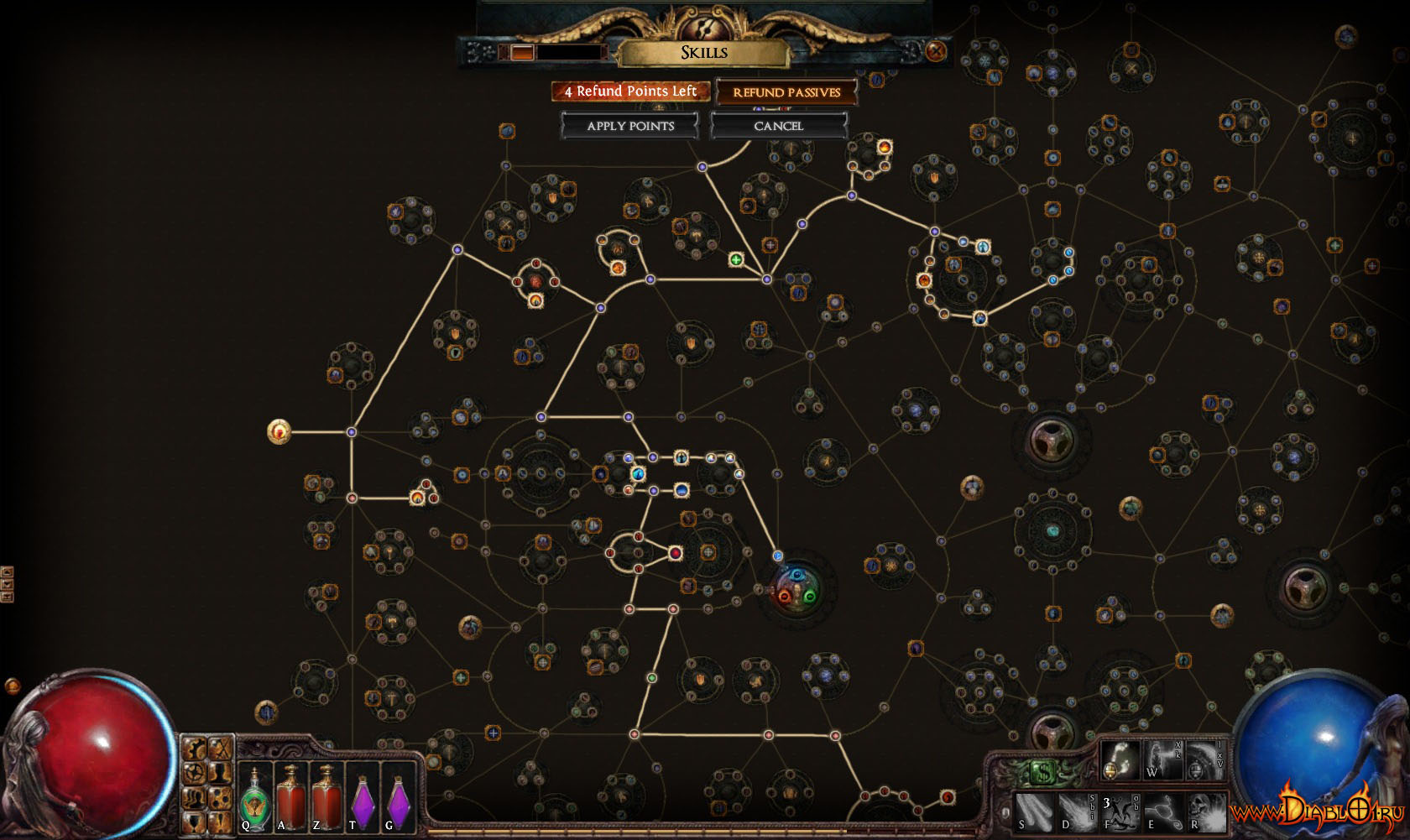
Task: Select the ghostly figure skill on W
Action: pos(1162,759)
